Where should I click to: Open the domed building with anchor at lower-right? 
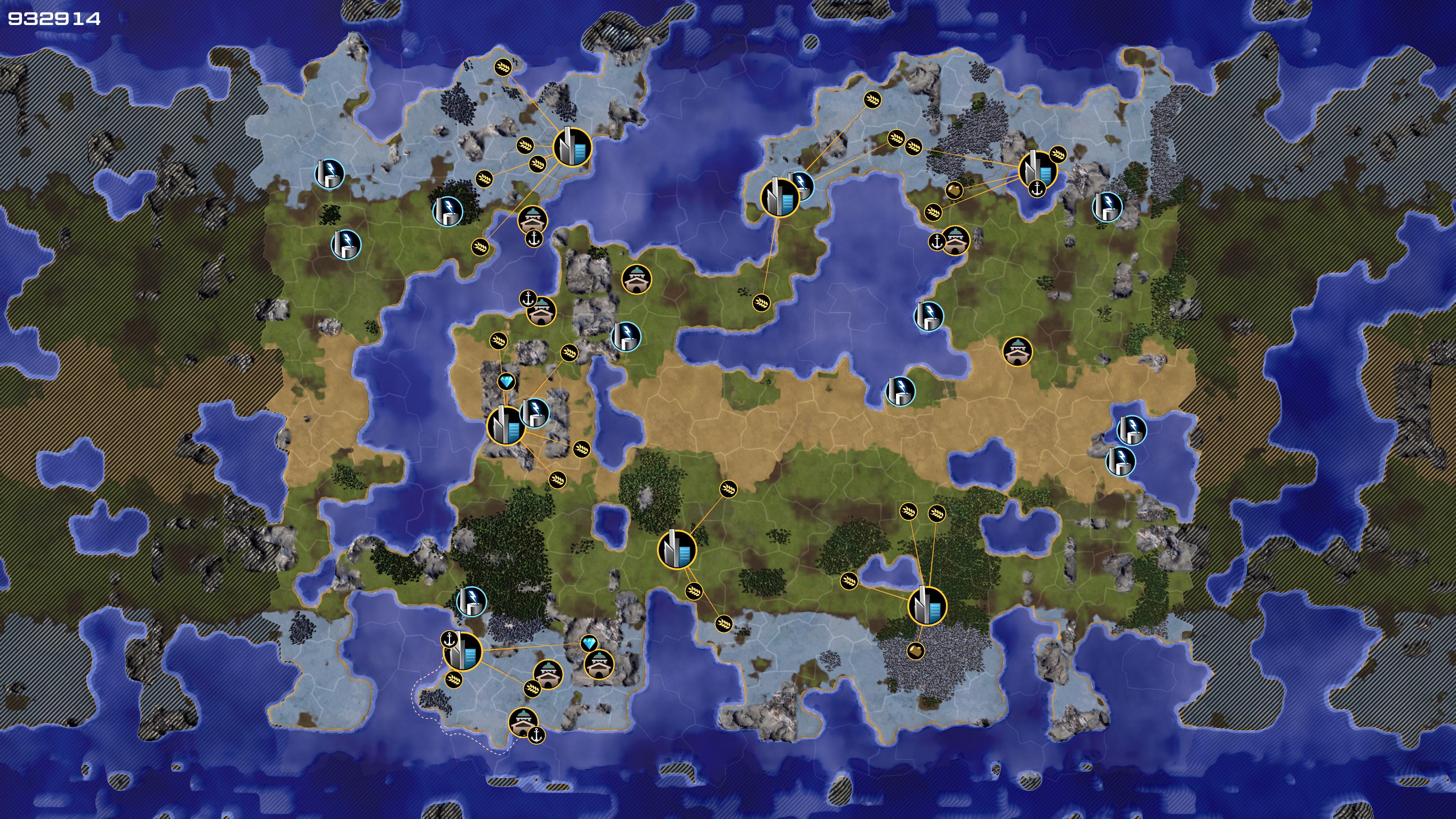click(523, 722)
